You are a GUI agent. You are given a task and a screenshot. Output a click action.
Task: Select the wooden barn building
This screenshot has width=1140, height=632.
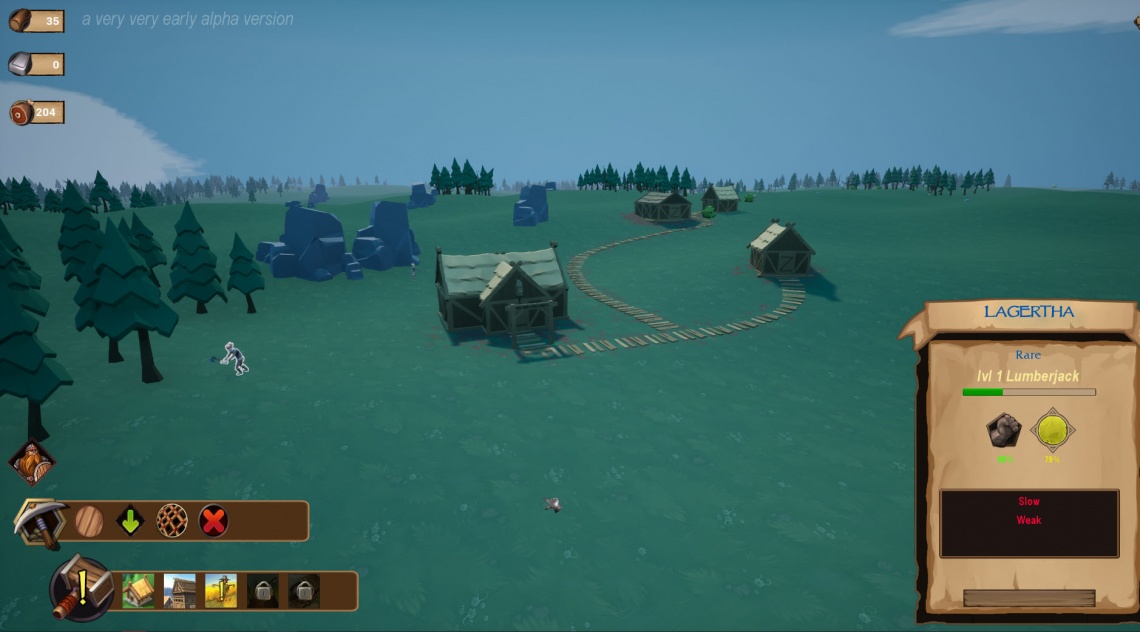180,591
